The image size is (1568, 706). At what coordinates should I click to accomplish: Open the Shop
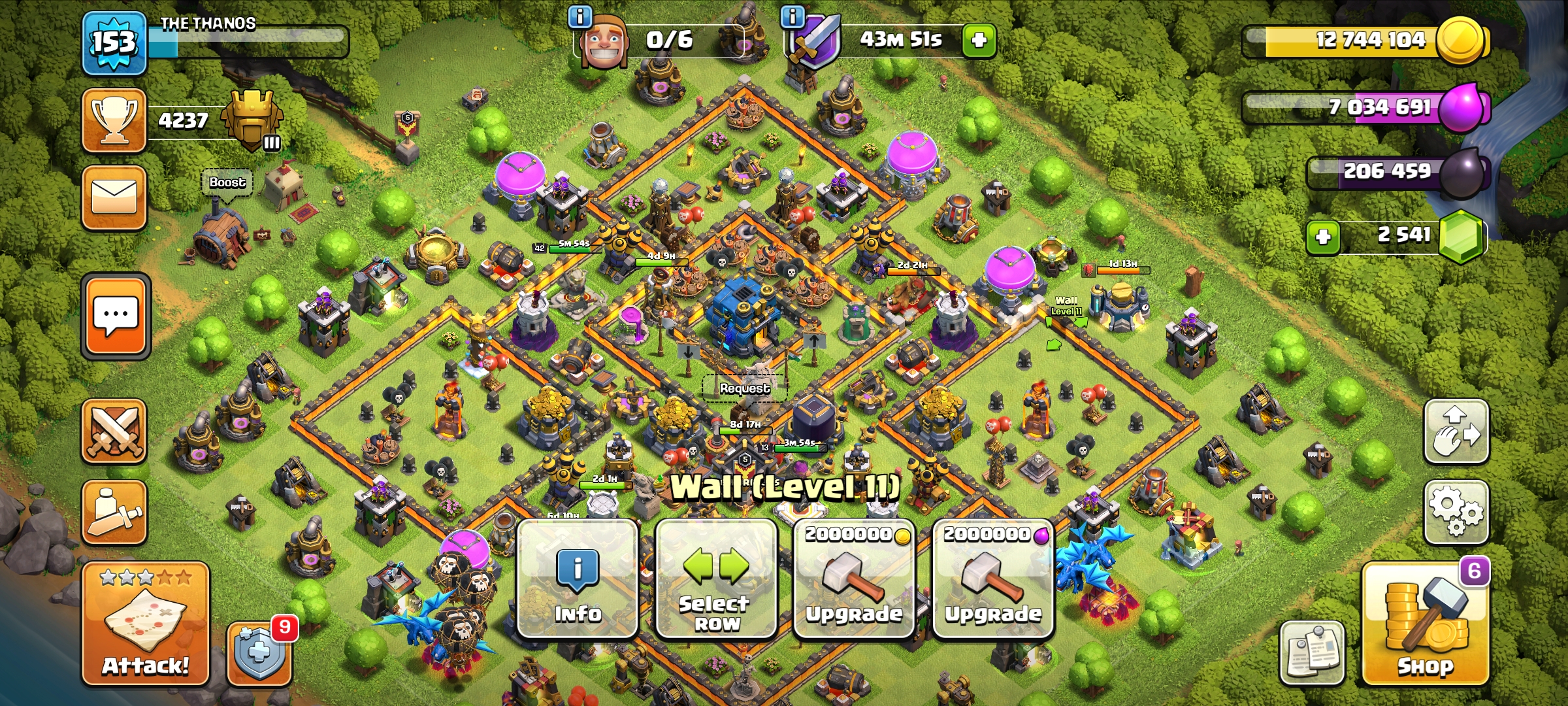pos(1426,624)
